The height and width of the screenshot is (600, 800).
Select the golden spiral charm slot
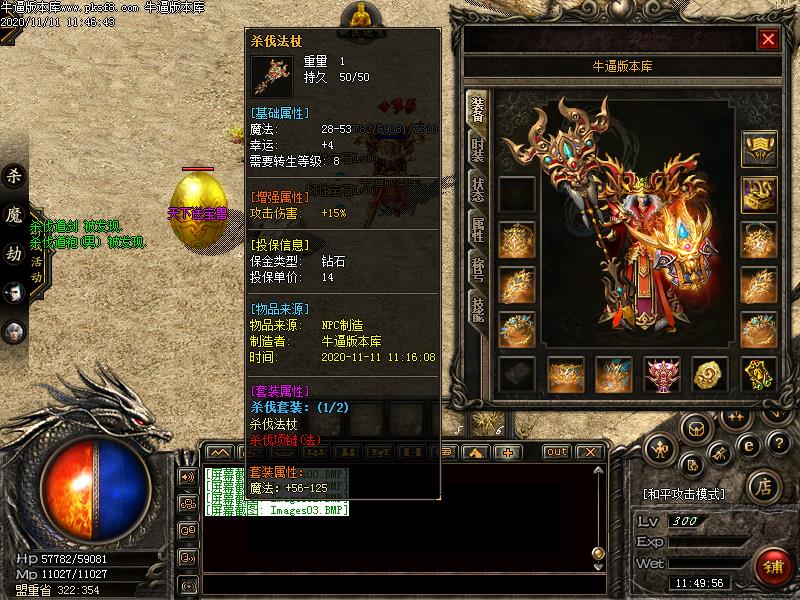[710, 374]
